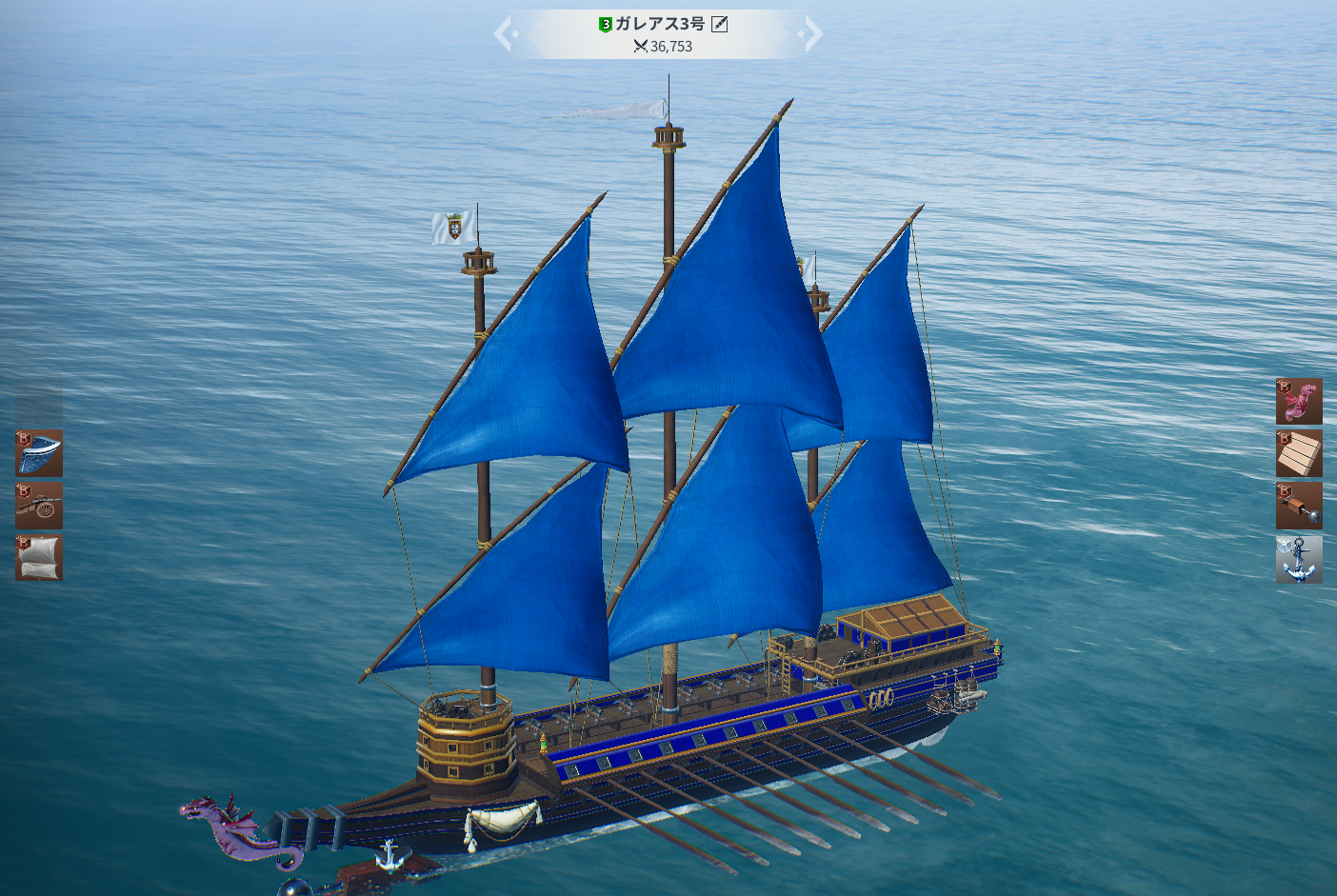This screenshot has width=1337, height=896.
Task: Open the wheeled cannon equipment slot
Action: [x=39, y=506]
